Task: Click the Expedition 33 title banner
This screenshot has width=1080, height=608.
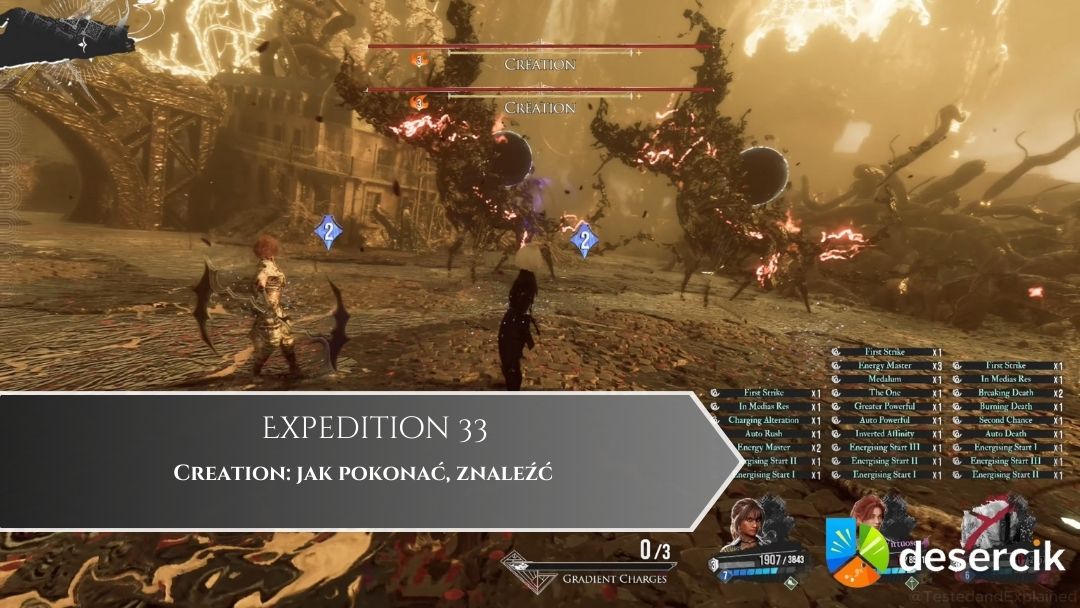Action: click(375, 430)
